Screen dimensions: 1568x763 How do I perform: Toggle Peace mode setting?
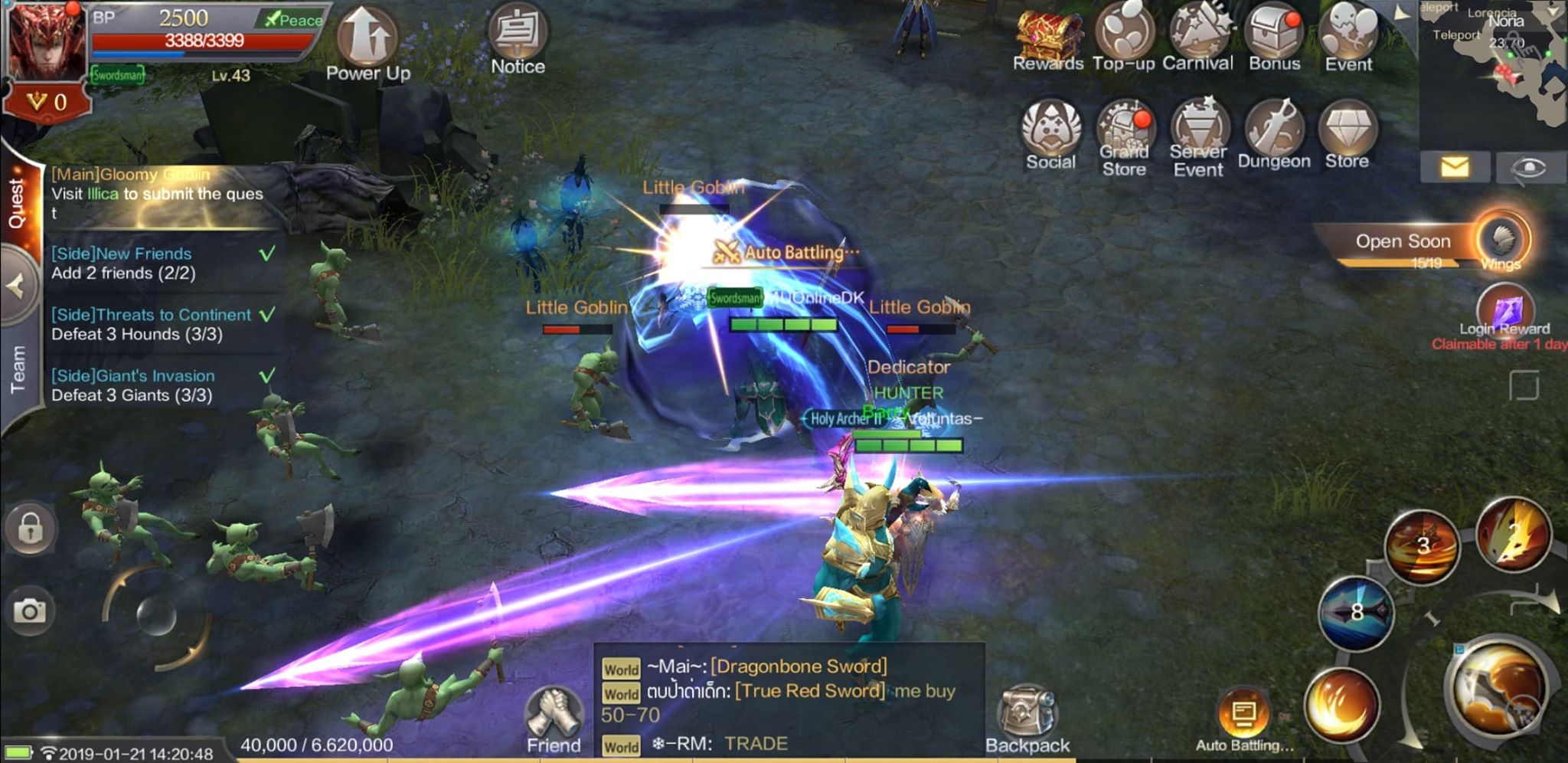[x=293, y=20]
